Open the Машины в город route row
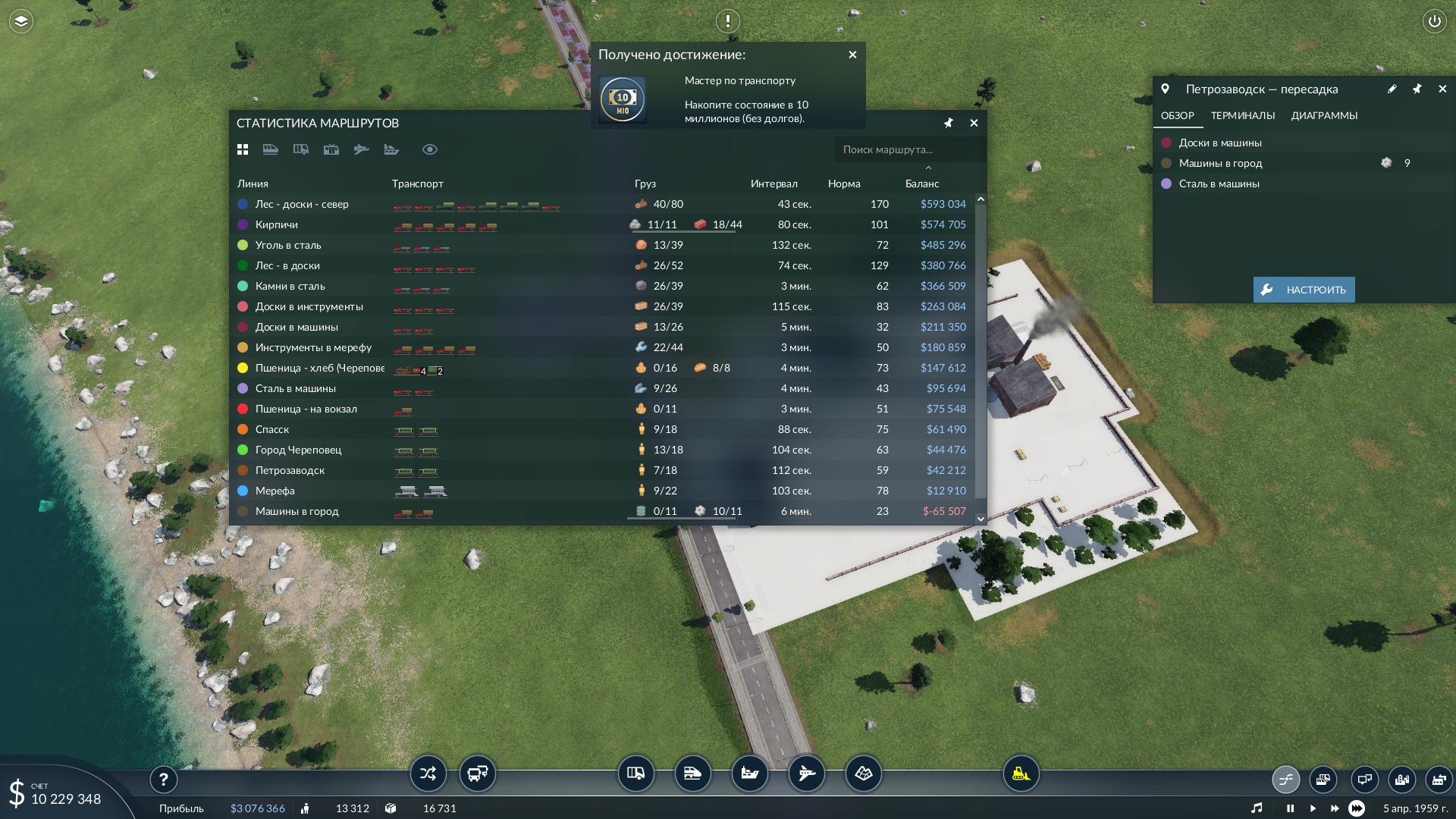1456x819 pixels. point(297,511)
